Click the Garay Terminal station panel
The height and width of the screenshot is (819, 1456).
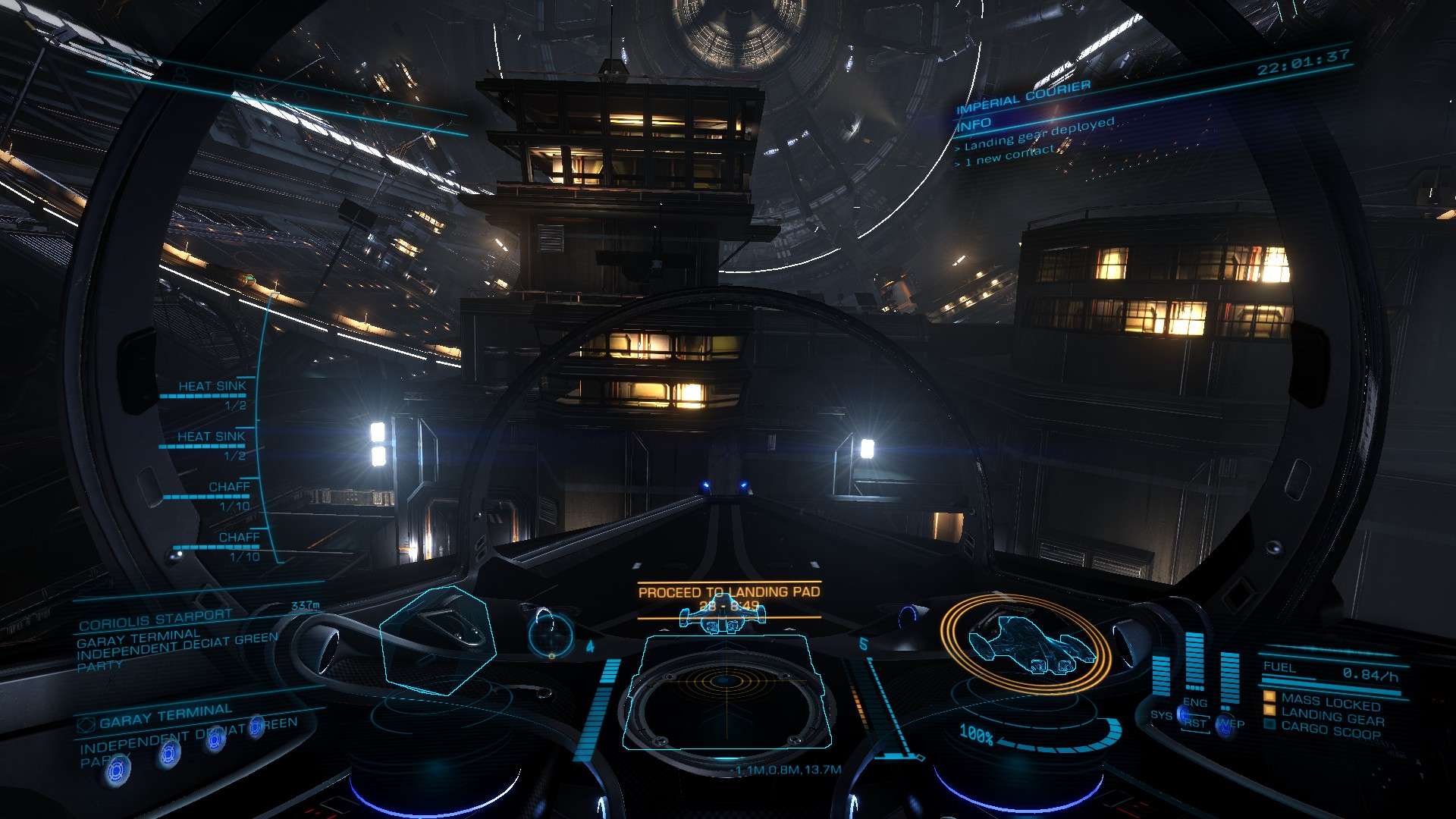pyautogui.click(x=166, y=716)
